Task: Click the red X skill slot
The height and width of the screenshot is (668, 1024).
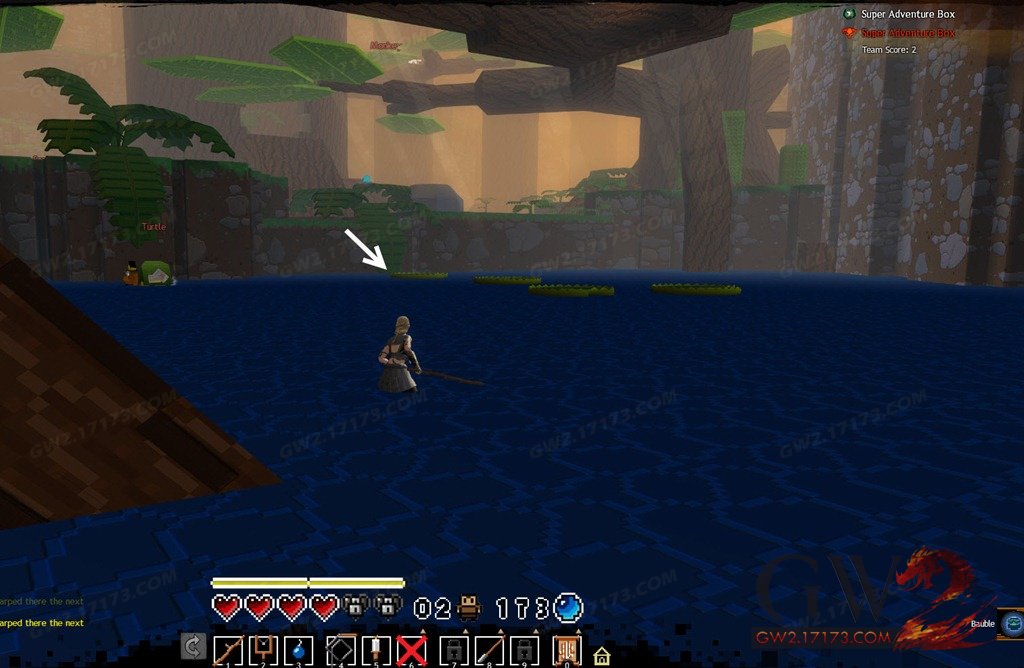Action: [411, 651]
